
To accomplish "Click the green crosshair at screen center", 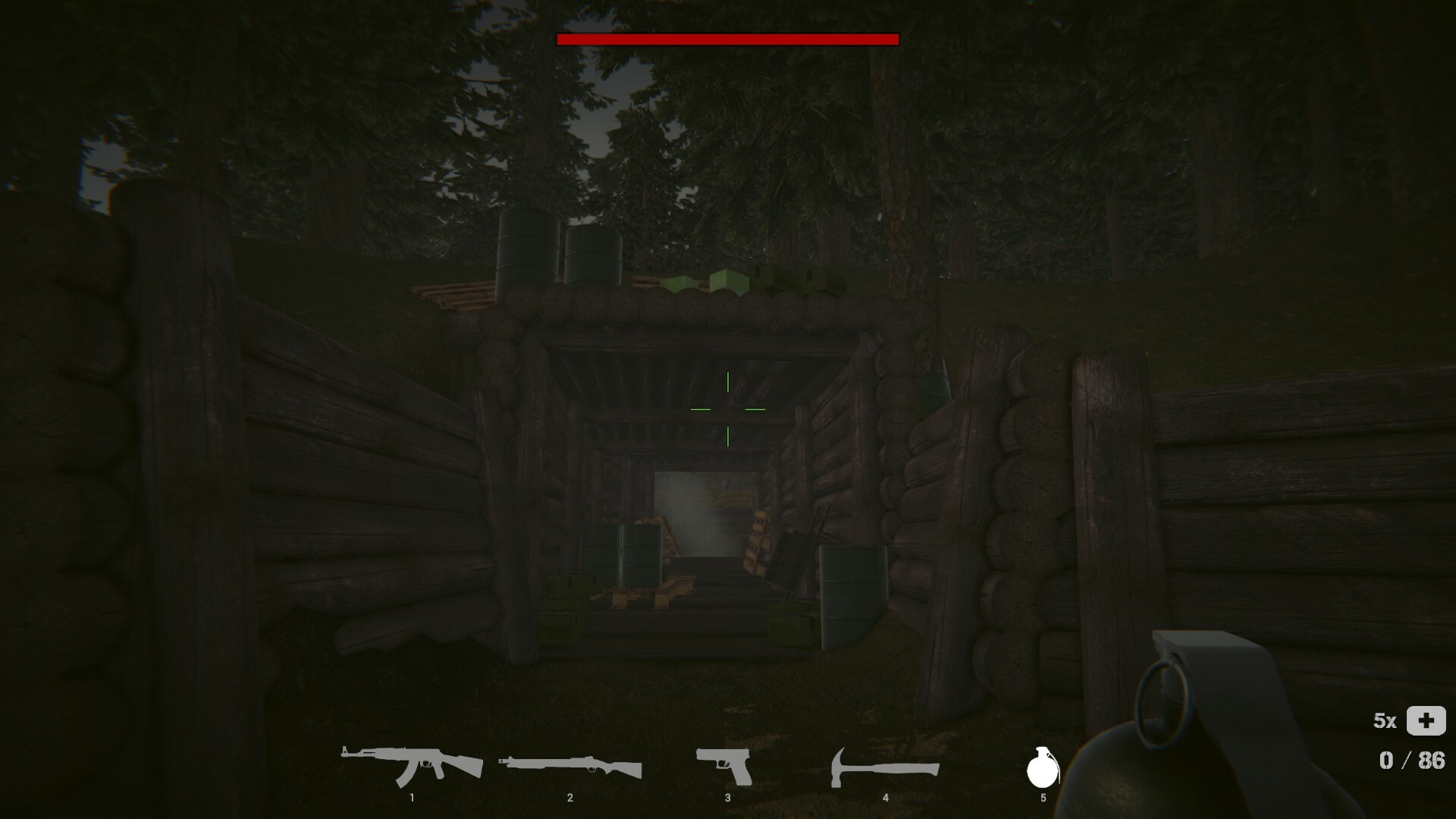I will coord(727,409).
